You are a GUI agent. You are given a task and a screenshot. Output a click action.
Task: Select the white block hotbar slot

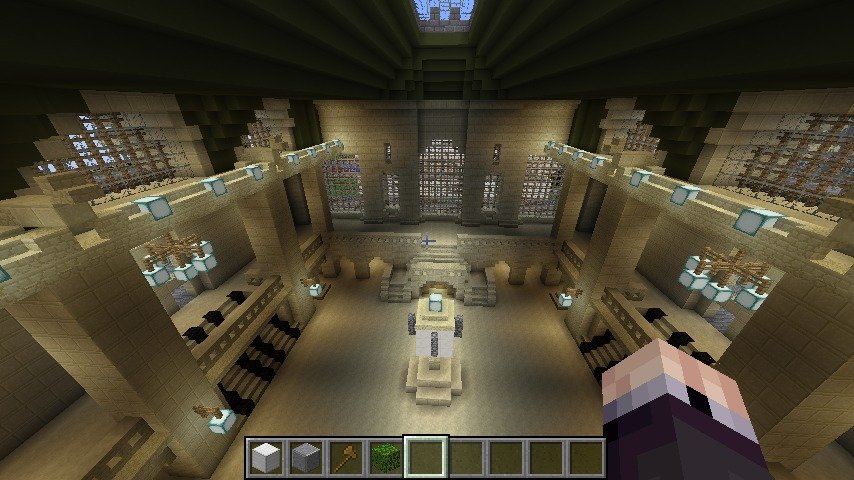(265, 458)
